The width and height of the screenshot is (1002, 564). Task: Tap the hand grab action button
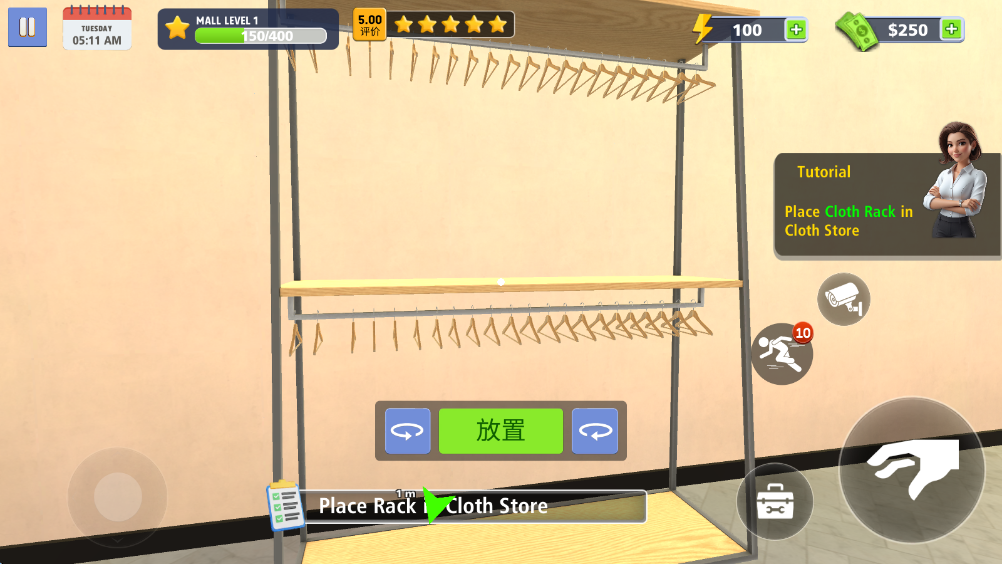912,470
